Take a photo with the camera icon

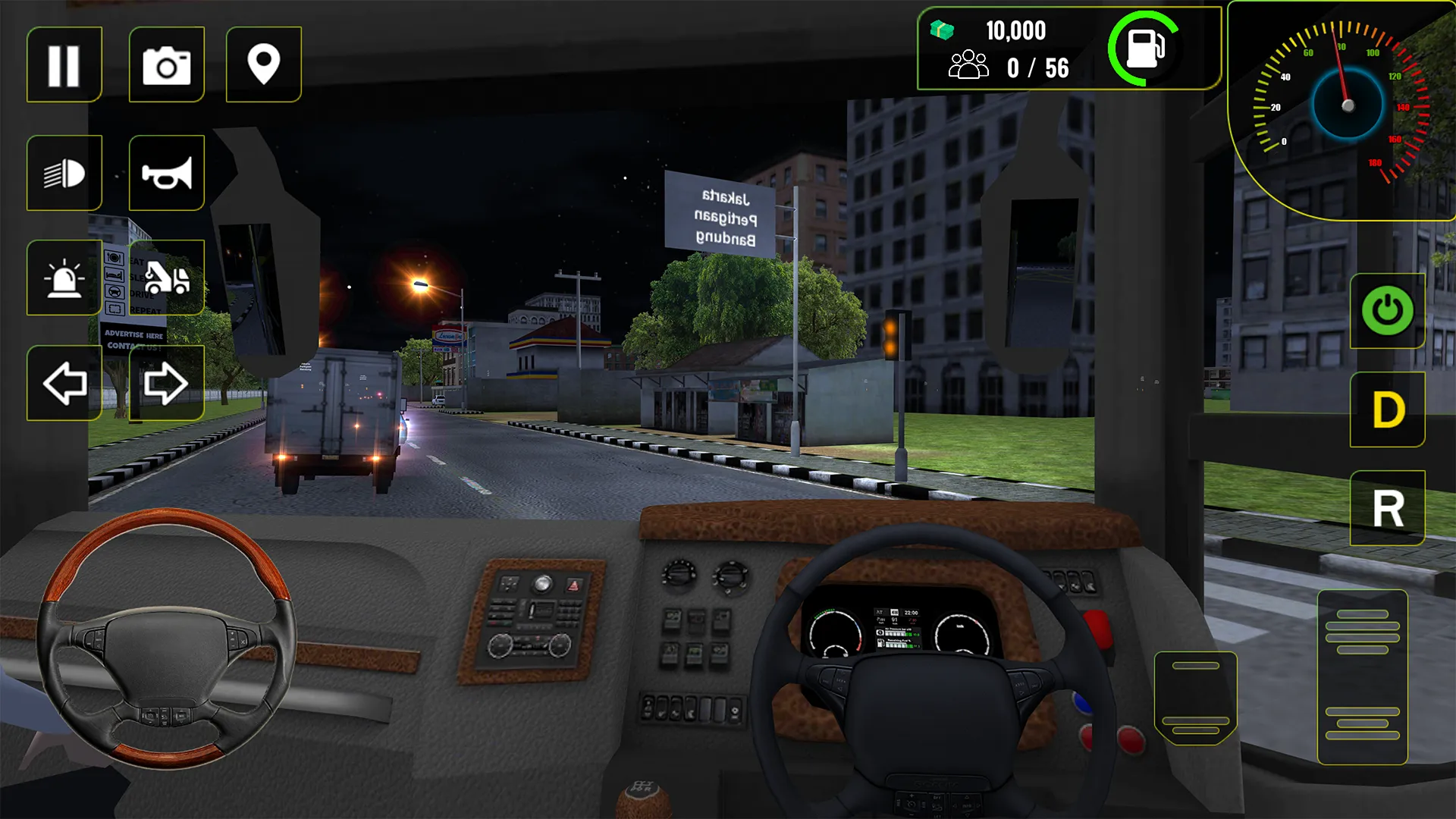(x=167, y=64)
